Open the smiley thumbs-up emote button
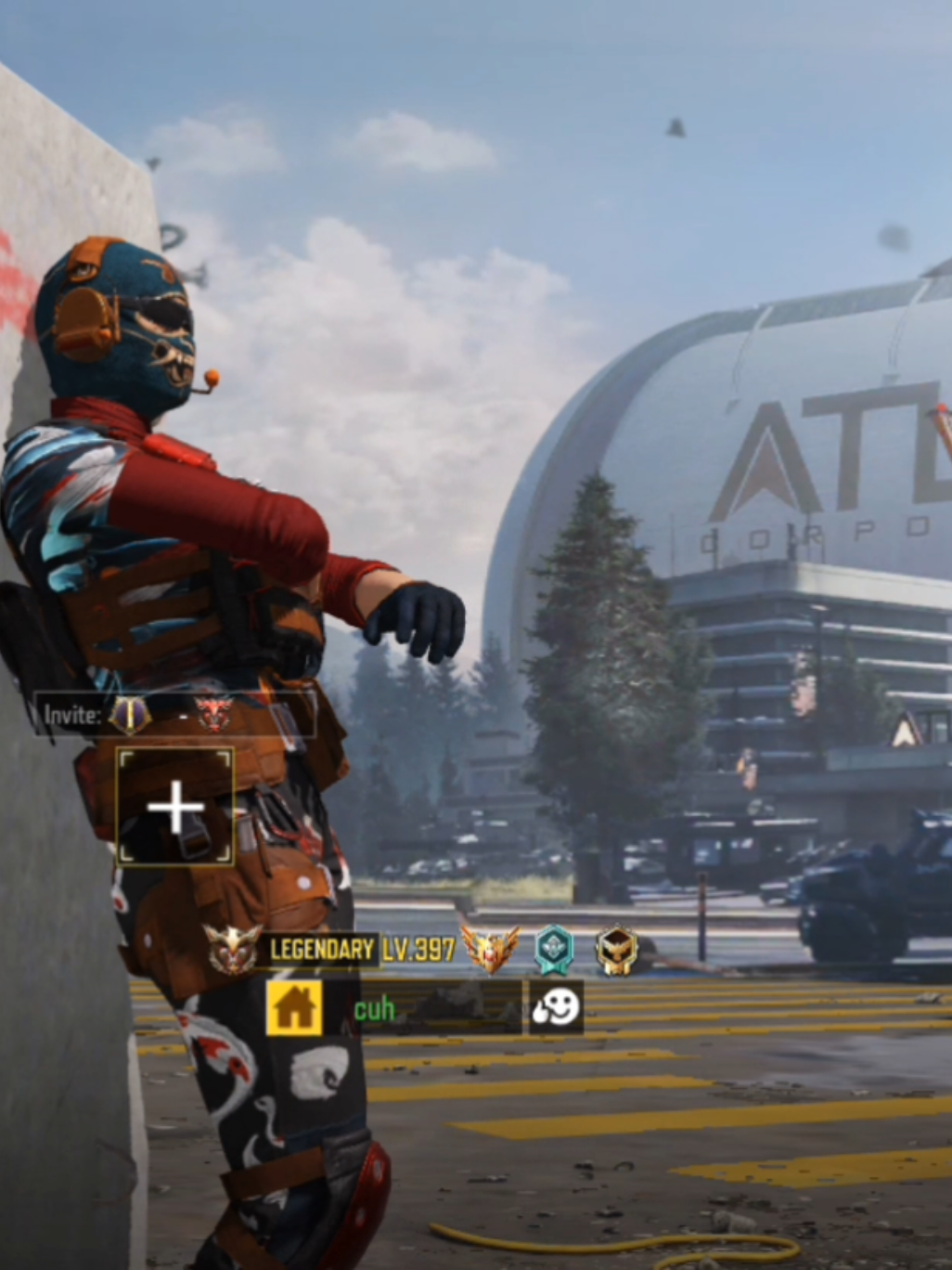This screenshot has height=1270, width=952. click(x=556, y=1007)
